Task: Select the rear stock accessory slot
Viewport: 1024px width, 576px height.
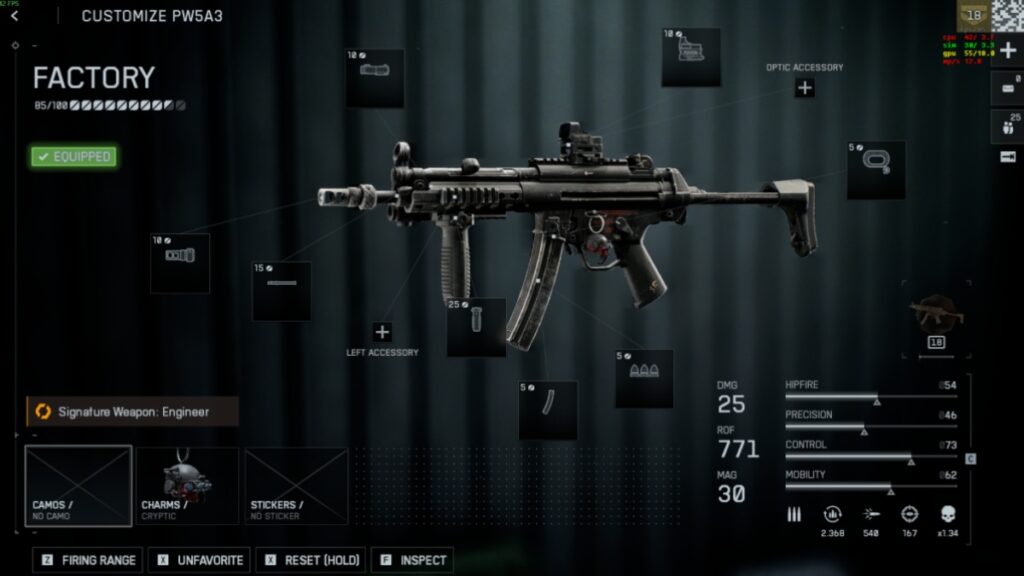Action: [x=876, y=170]
